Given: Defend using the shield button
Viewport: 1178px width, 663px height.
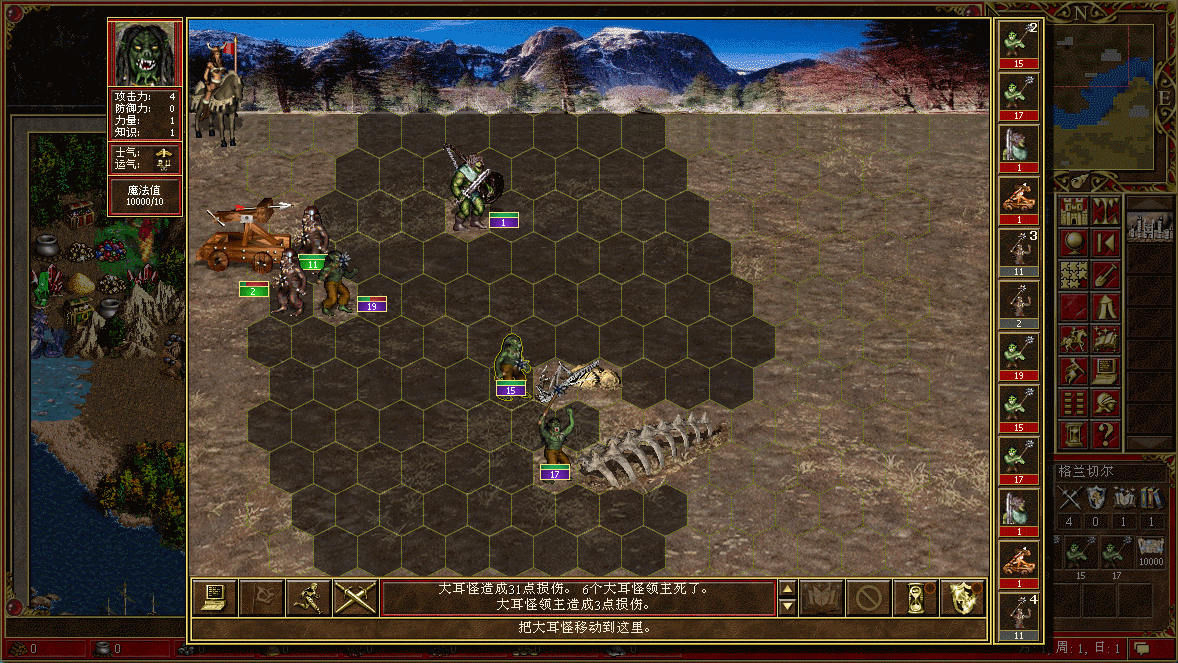Looking at the screenshot, I should tap(962, 598).
